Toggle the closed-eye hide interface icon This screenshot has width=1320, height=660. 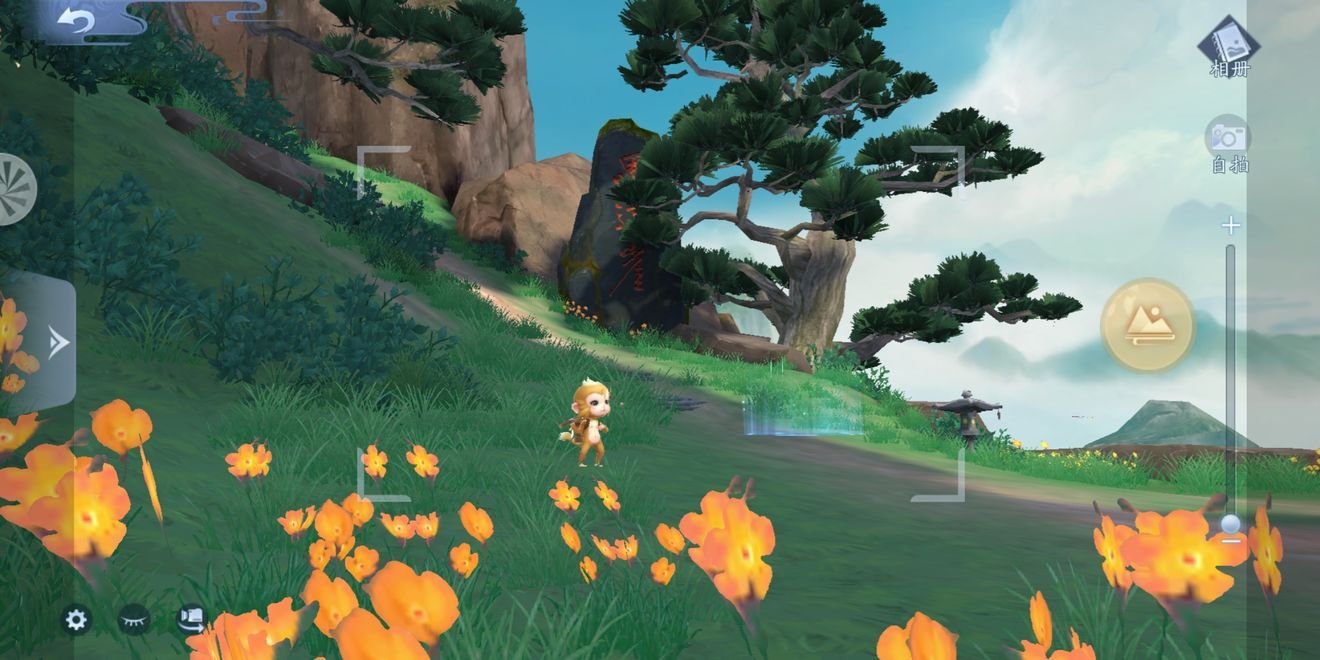pos(133,620)
